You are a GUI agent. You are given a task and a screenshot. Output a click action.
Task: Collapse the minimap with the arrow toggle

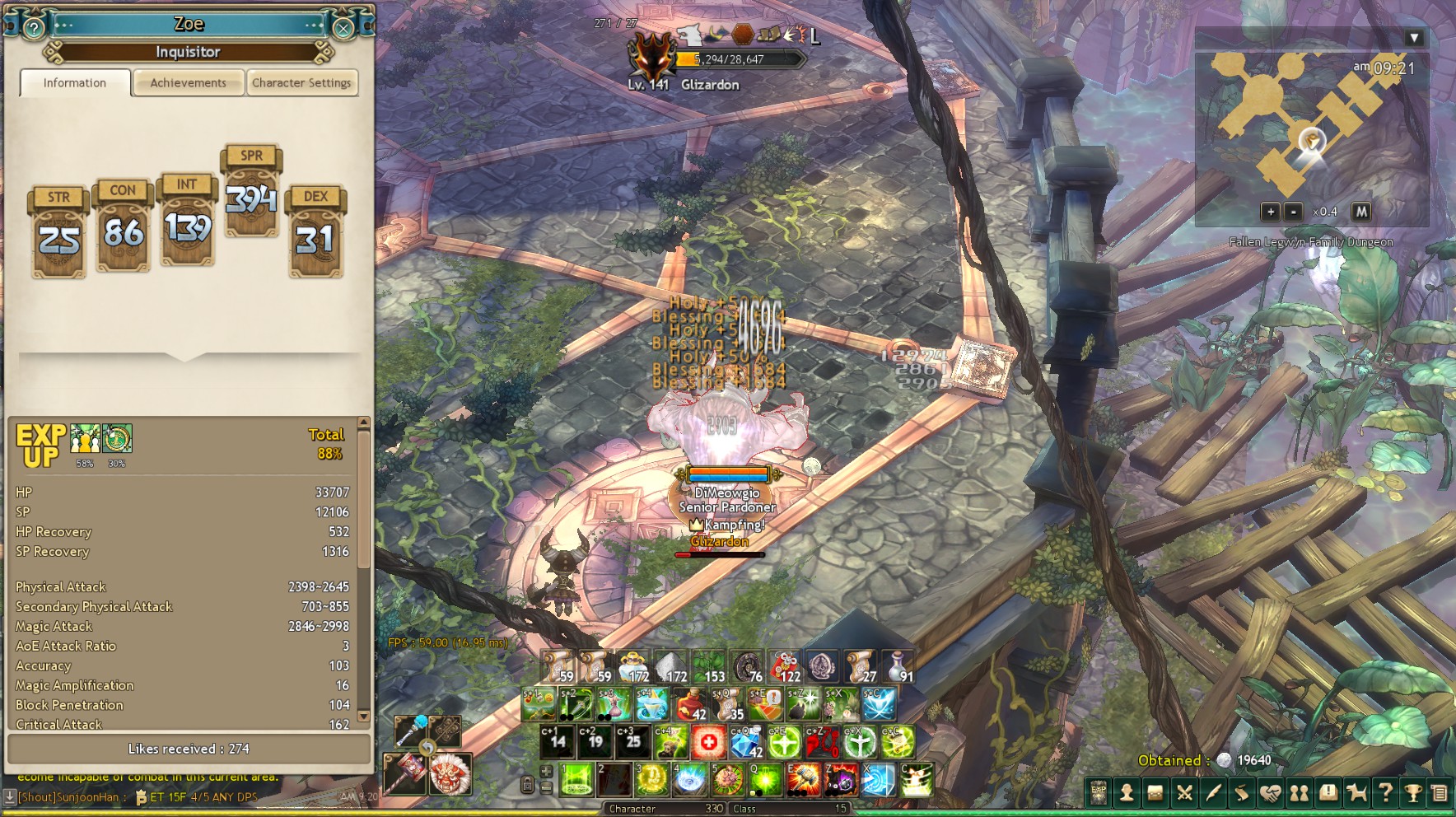(x=1414, y=38)
